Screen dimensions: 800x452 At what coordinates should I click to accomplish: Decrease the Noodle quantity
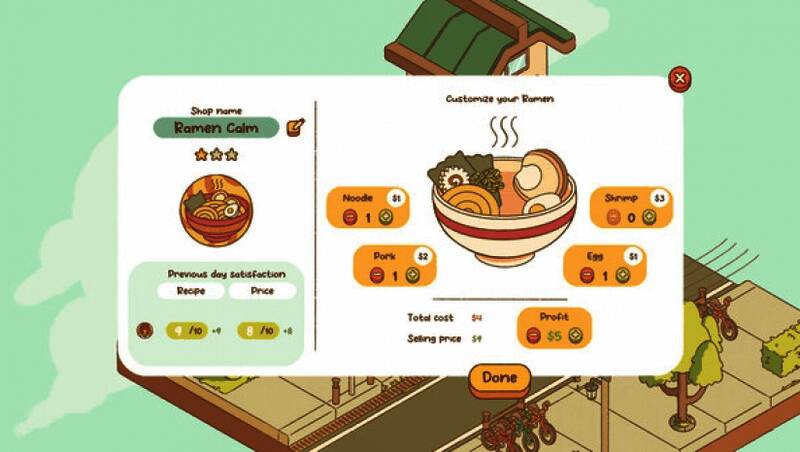[x=350, y=217]
